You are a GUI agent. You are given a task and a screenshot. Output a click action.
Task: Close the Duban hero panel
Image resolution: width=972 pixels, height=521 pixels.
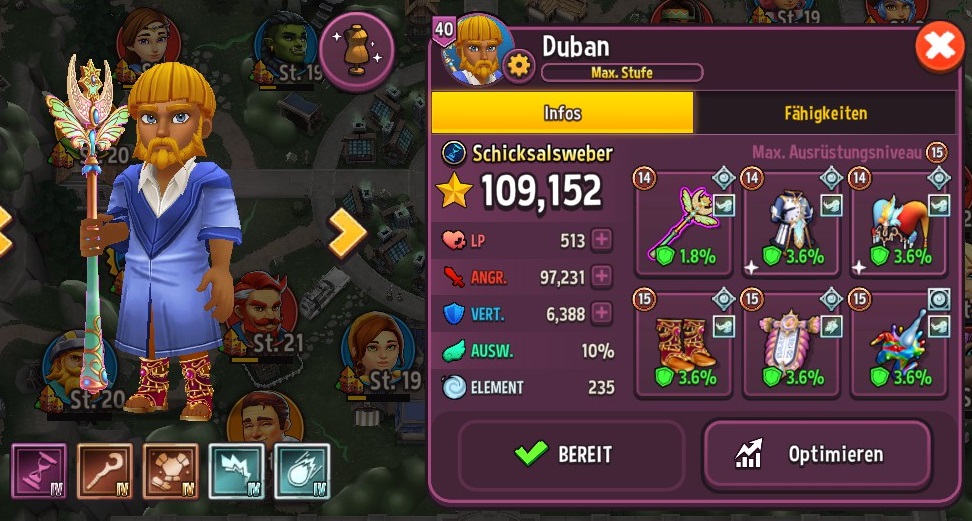[x=940, y=49]
